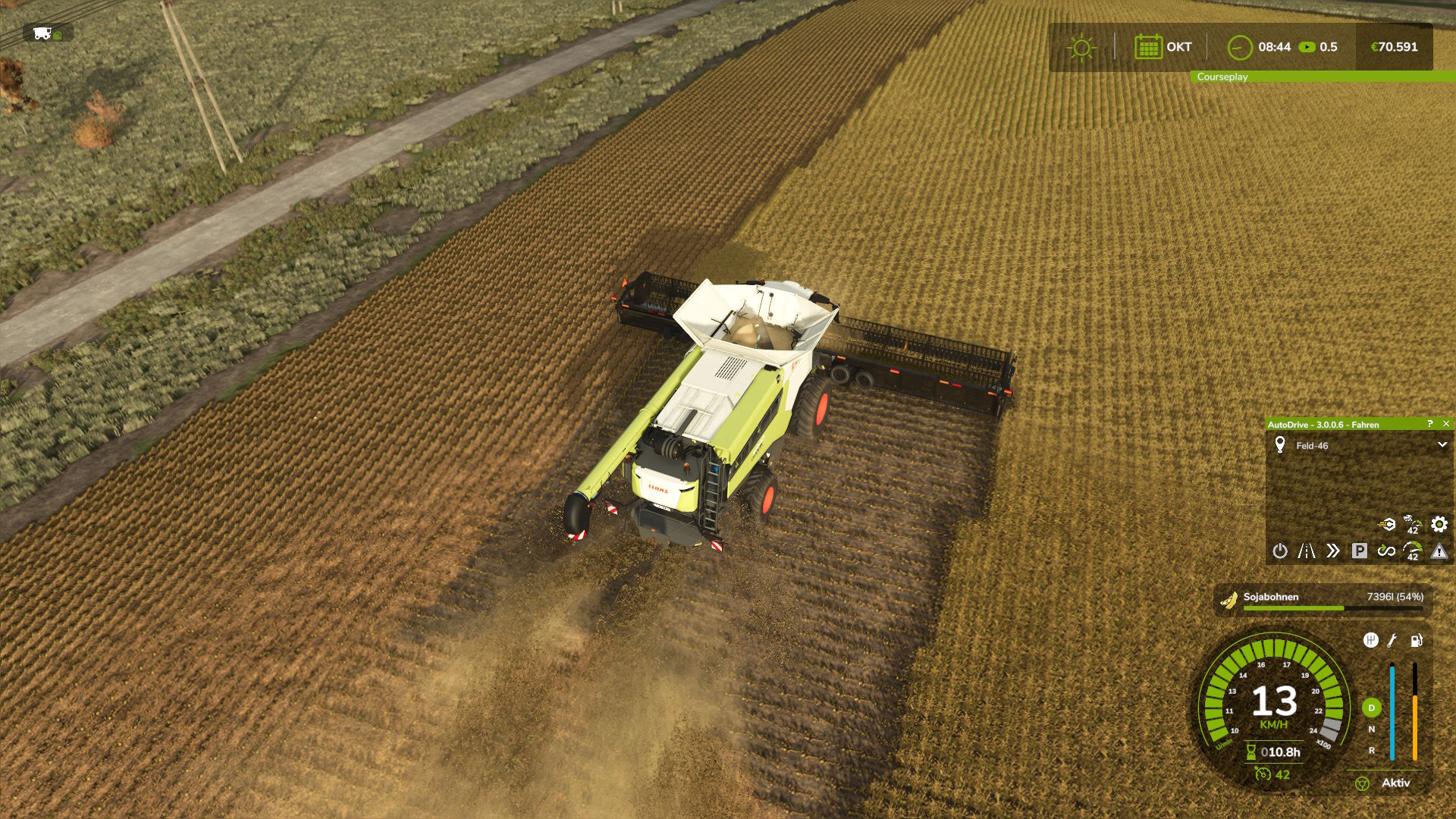Image resolution: width=1456 pixels, height=819 pixels.
Task: Adjust the bottom-row speedometer 42 limit icon
Action: (1413, 551)
